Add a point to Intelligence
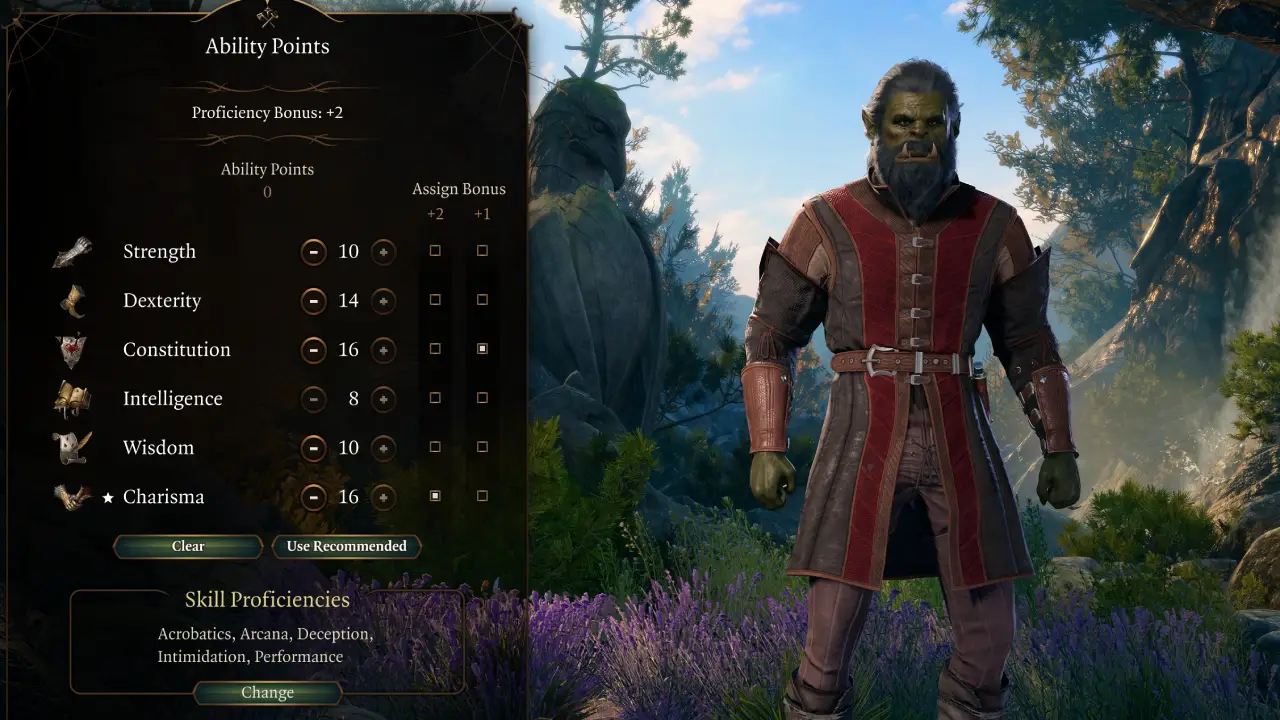1280x720 pixels. coord(383,399)
